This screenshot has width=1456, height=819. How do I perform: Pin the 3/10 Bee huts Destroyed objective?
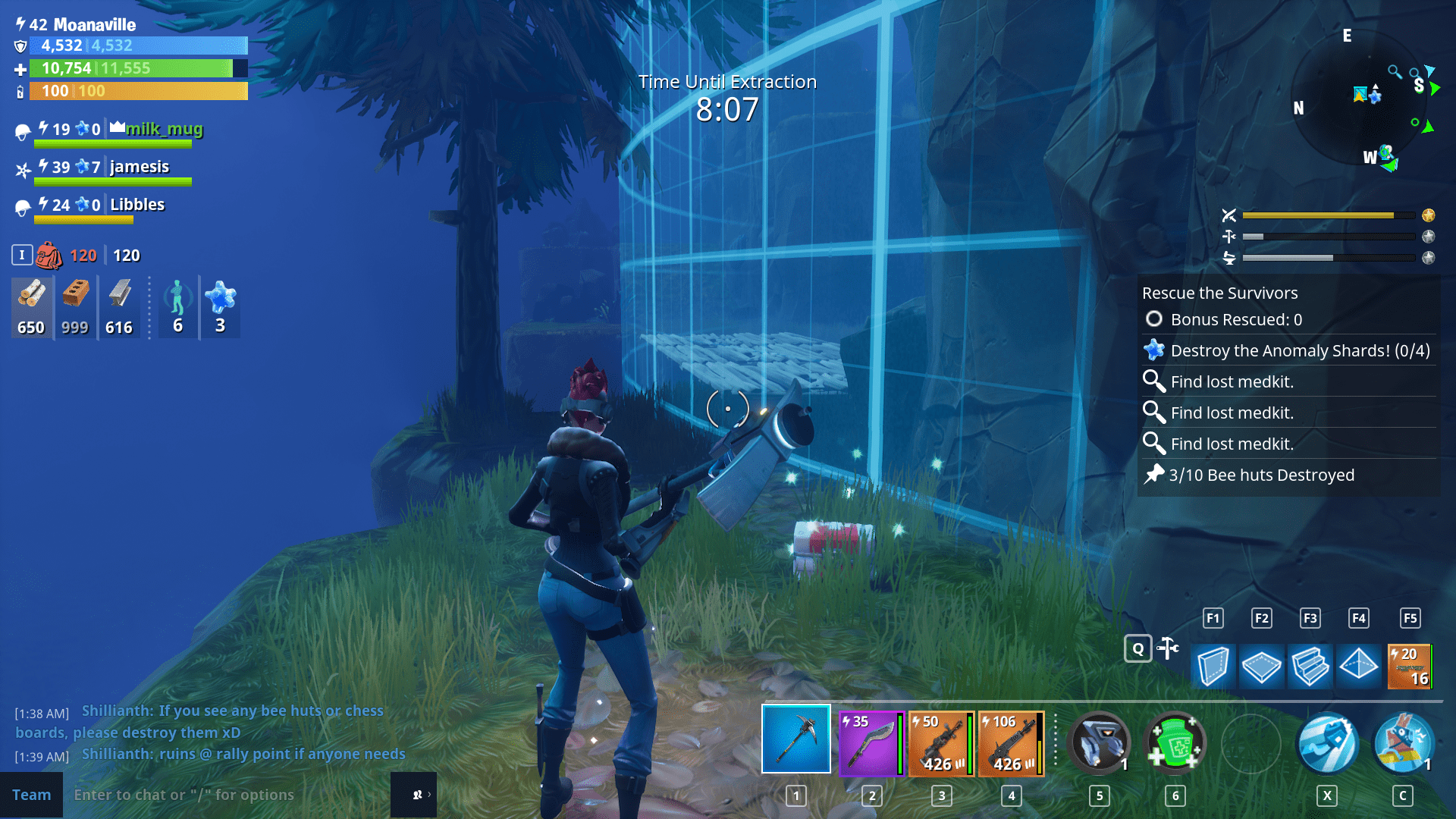click(1153, 475)
